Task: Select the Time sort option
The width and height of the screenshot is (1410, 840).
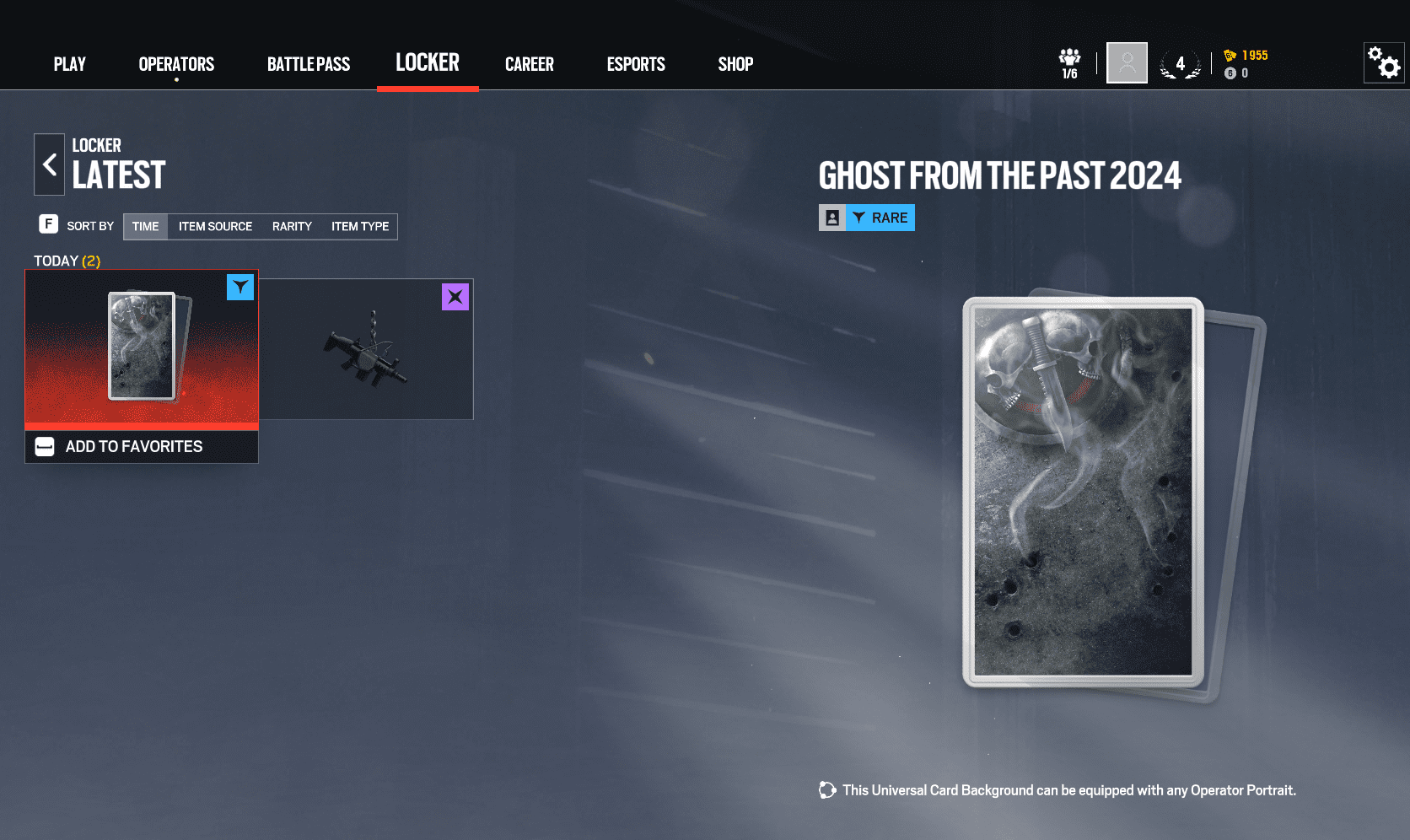Action: [x=144, y=226]
